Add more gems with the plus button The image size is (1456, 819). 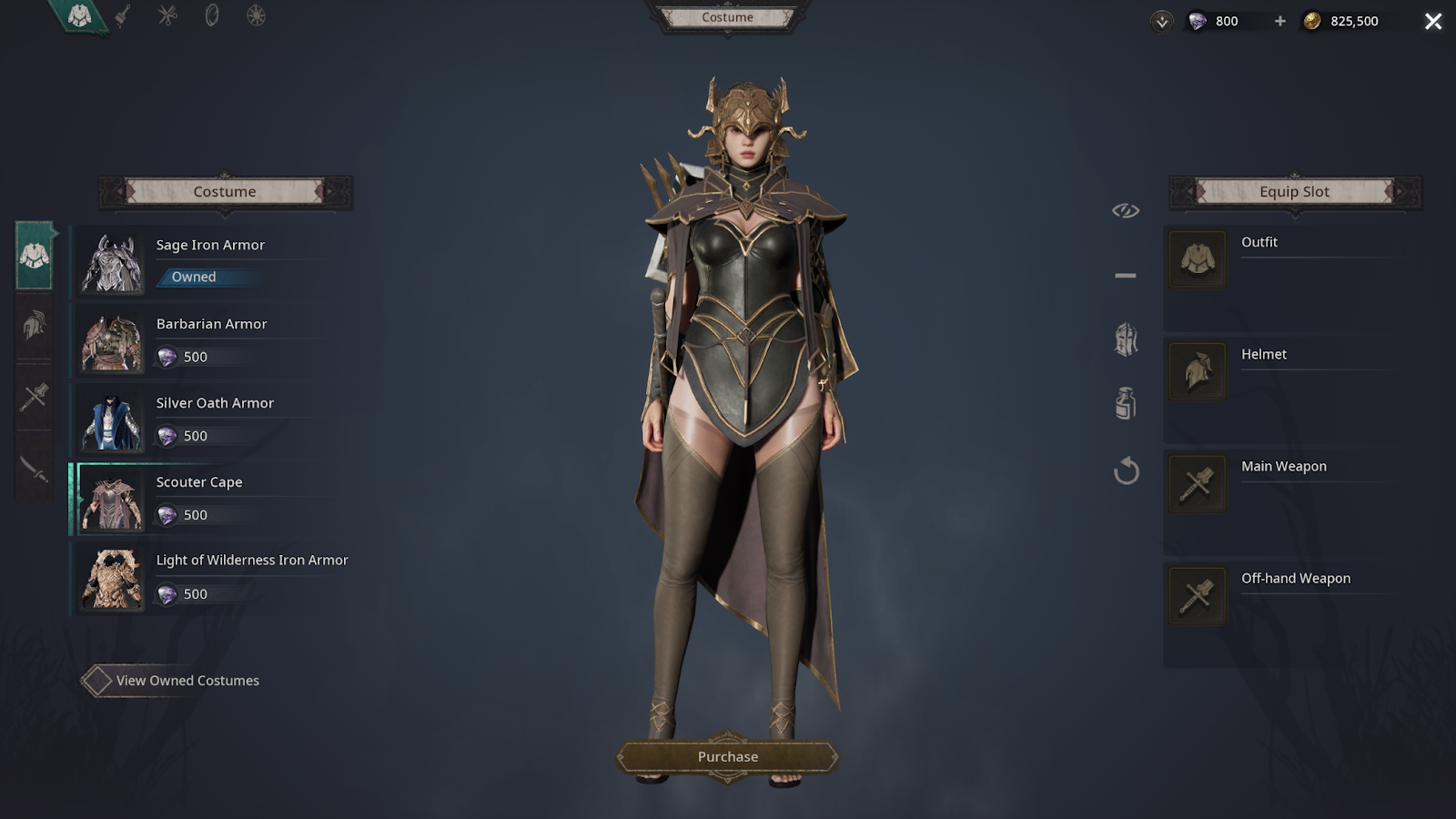1279,21
